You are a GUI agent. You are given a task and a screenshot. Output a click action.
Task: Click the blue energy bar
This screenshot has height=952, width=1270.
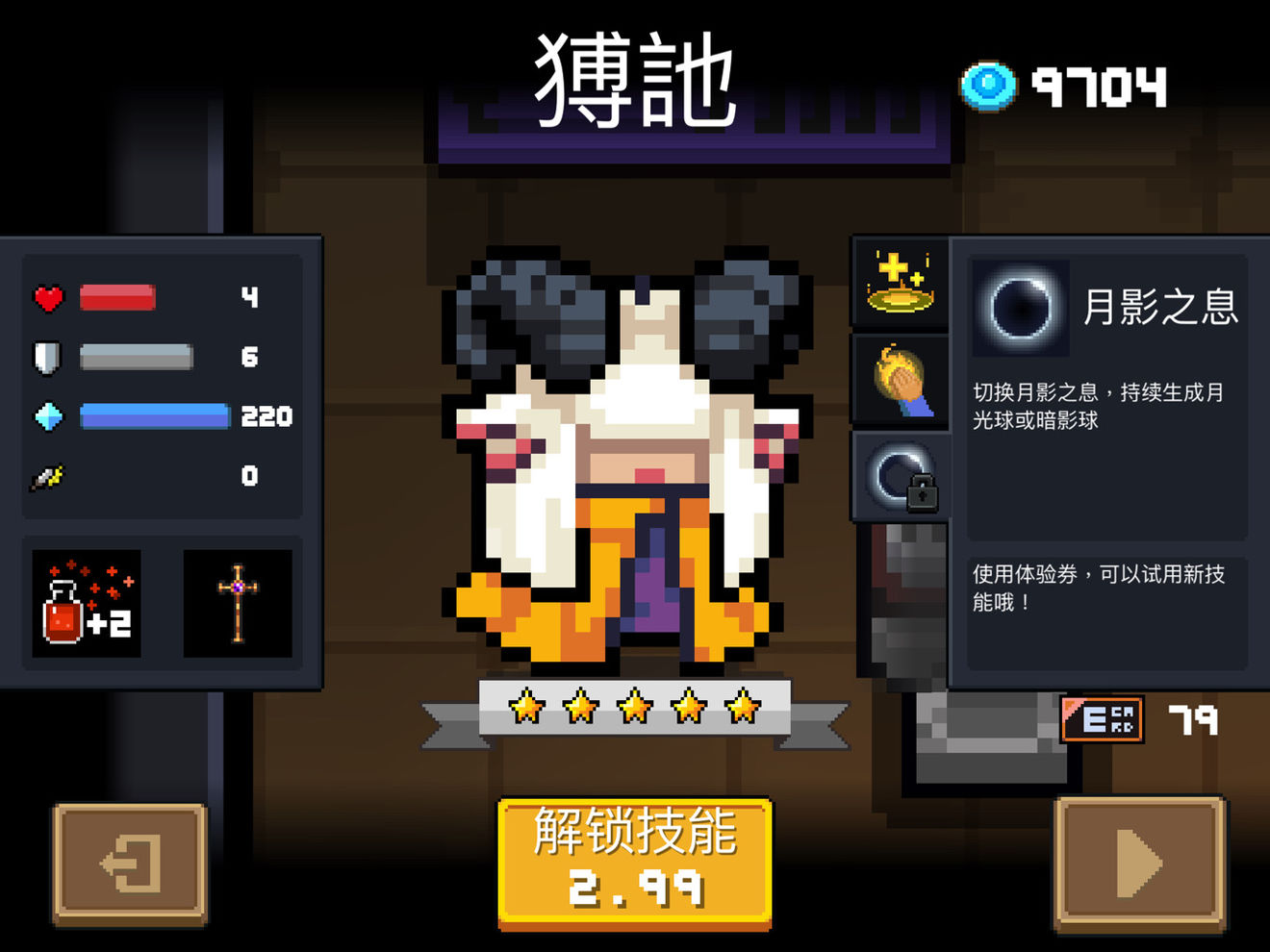(154, 417)
